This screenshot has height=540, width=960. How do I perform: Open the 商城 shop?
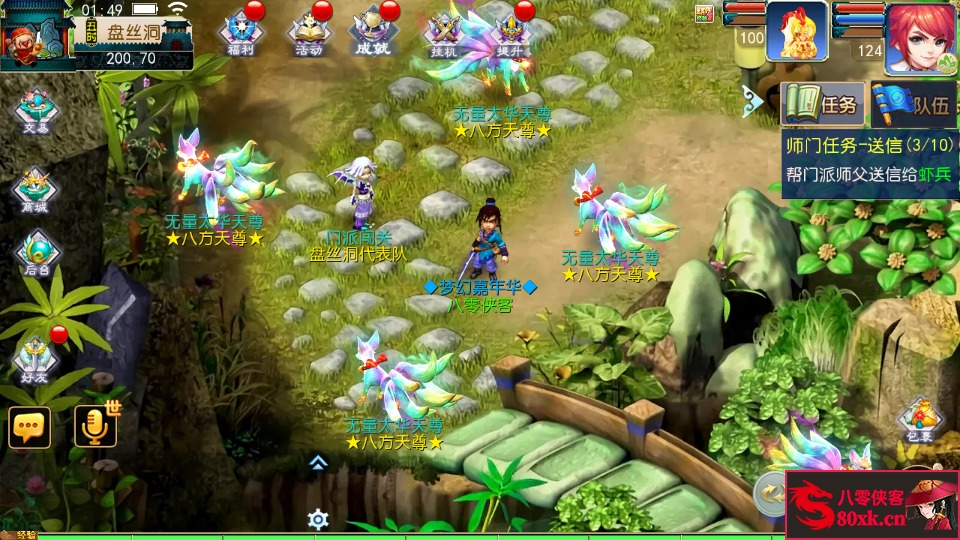point(36,188)
